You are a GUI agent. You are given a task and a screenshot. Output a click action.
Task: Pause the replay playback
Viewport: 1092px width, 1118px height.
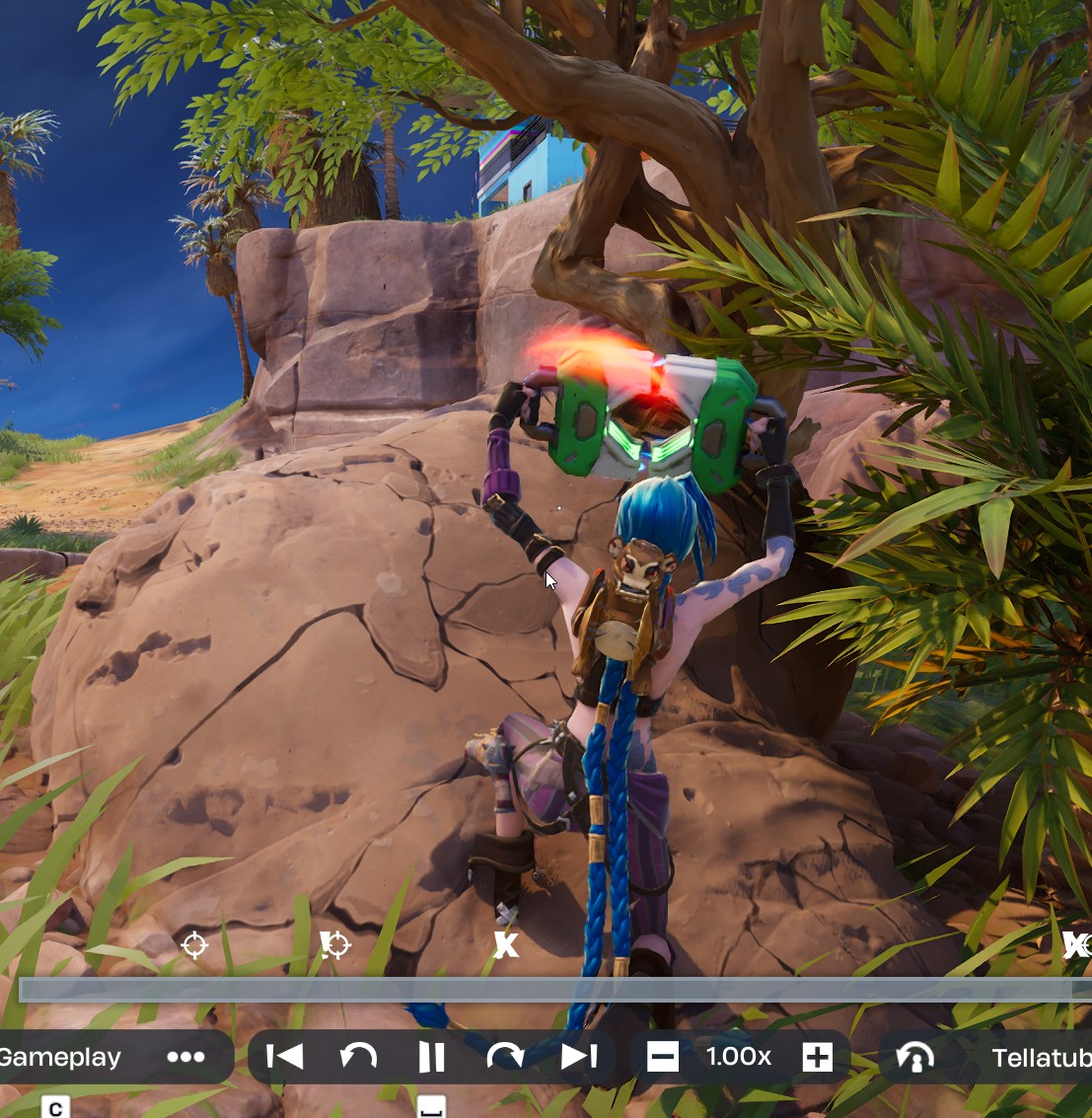431,1057
